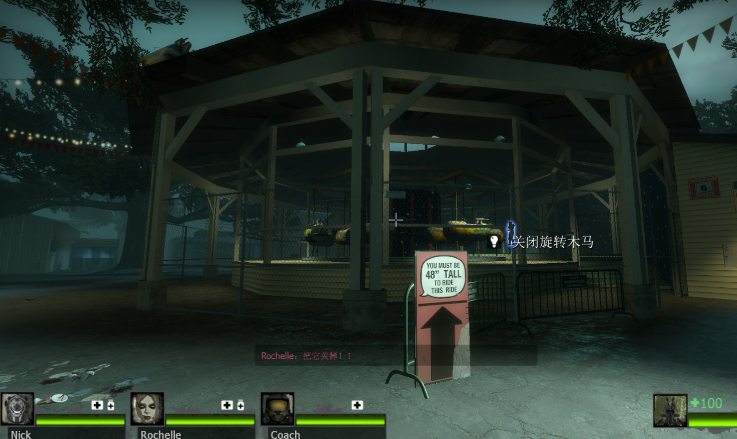Image resolution: width=737 pixels, height=439 pixels.
Task: Click your own survivor portrait beside +100
Action: [669, 410]
